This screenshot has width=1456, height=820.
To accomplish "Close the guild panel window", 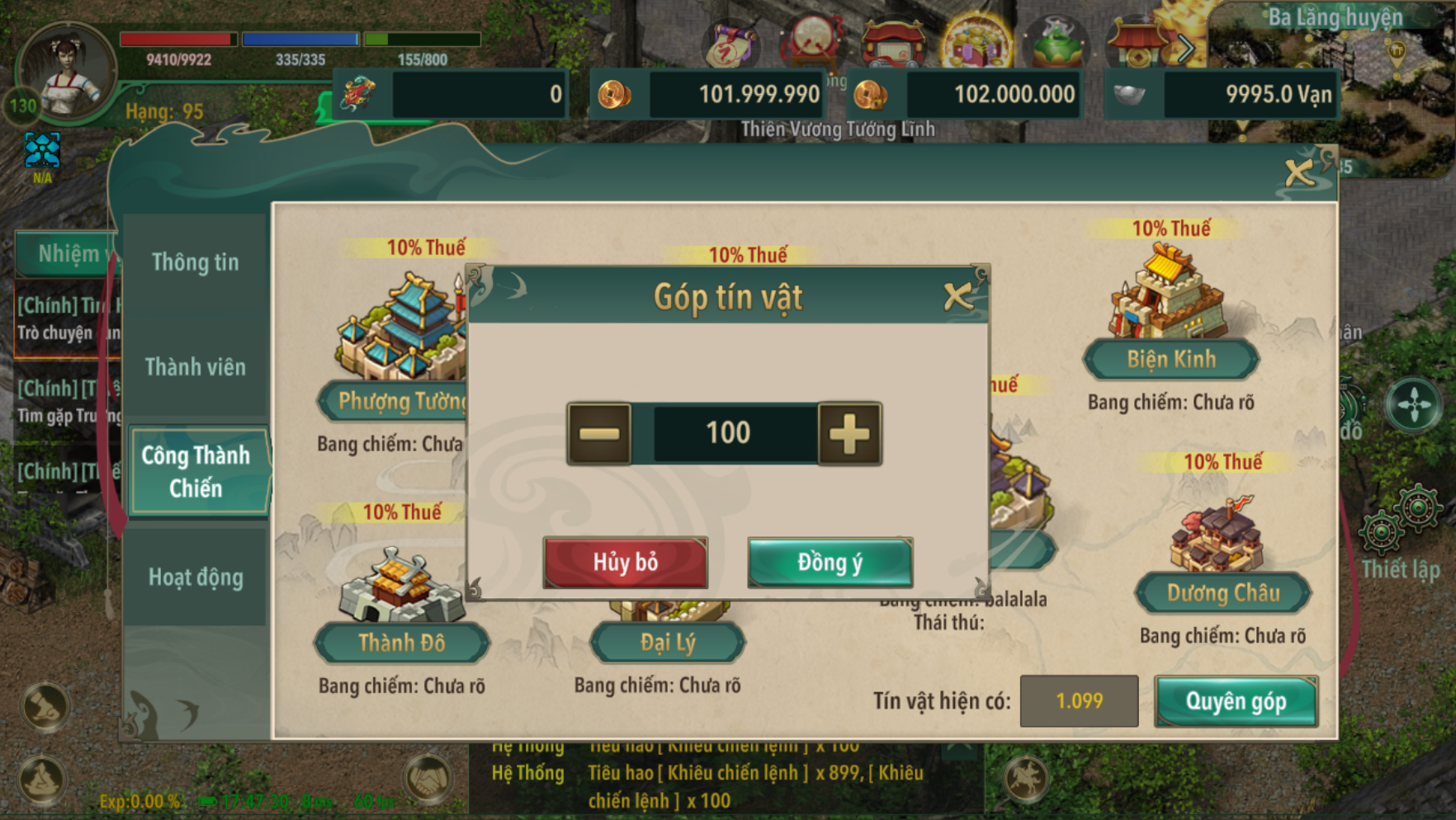I will point(1299,173).
